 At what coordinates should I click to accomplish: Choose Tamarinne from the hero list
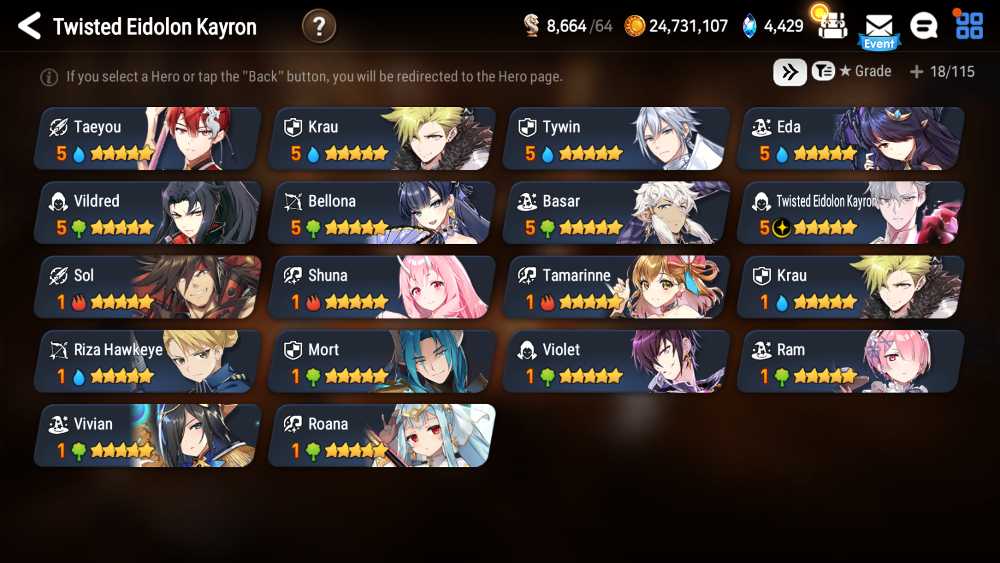pyautogui.click(x=617, y=287)
